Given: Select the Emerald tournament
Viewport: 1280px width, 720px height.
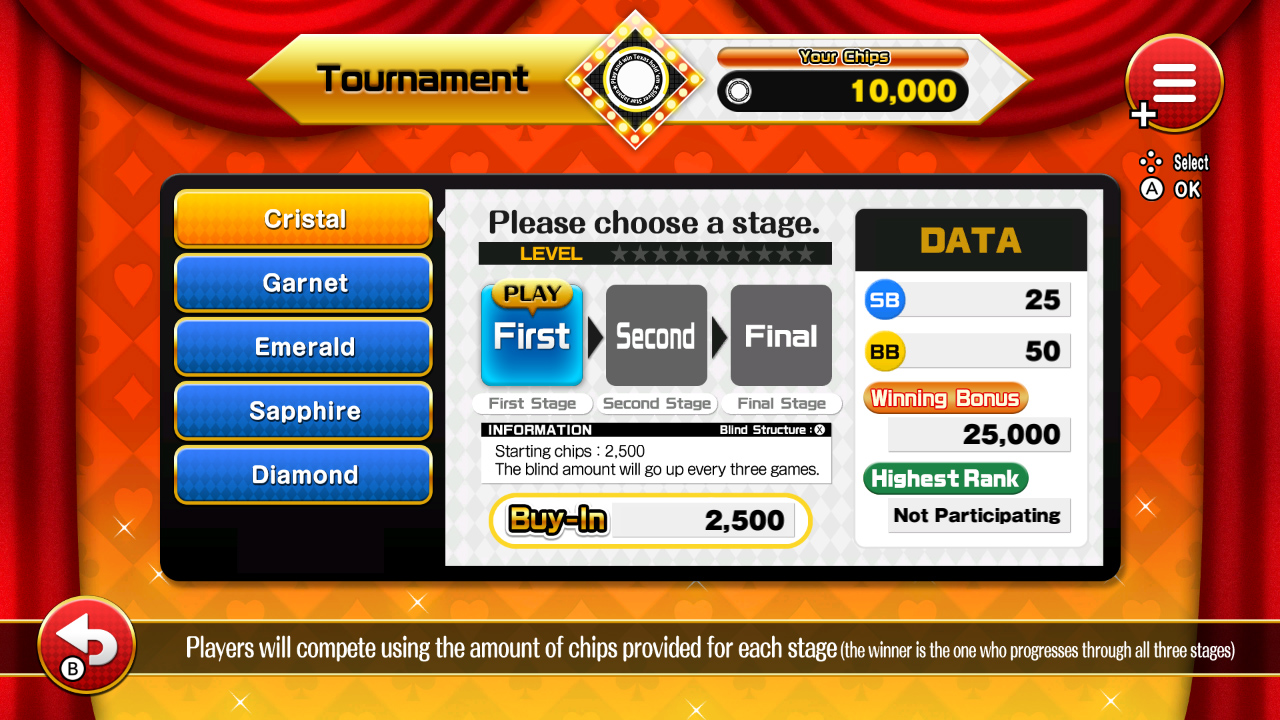Looking at the screenshot, I should (x=303, y=347).
